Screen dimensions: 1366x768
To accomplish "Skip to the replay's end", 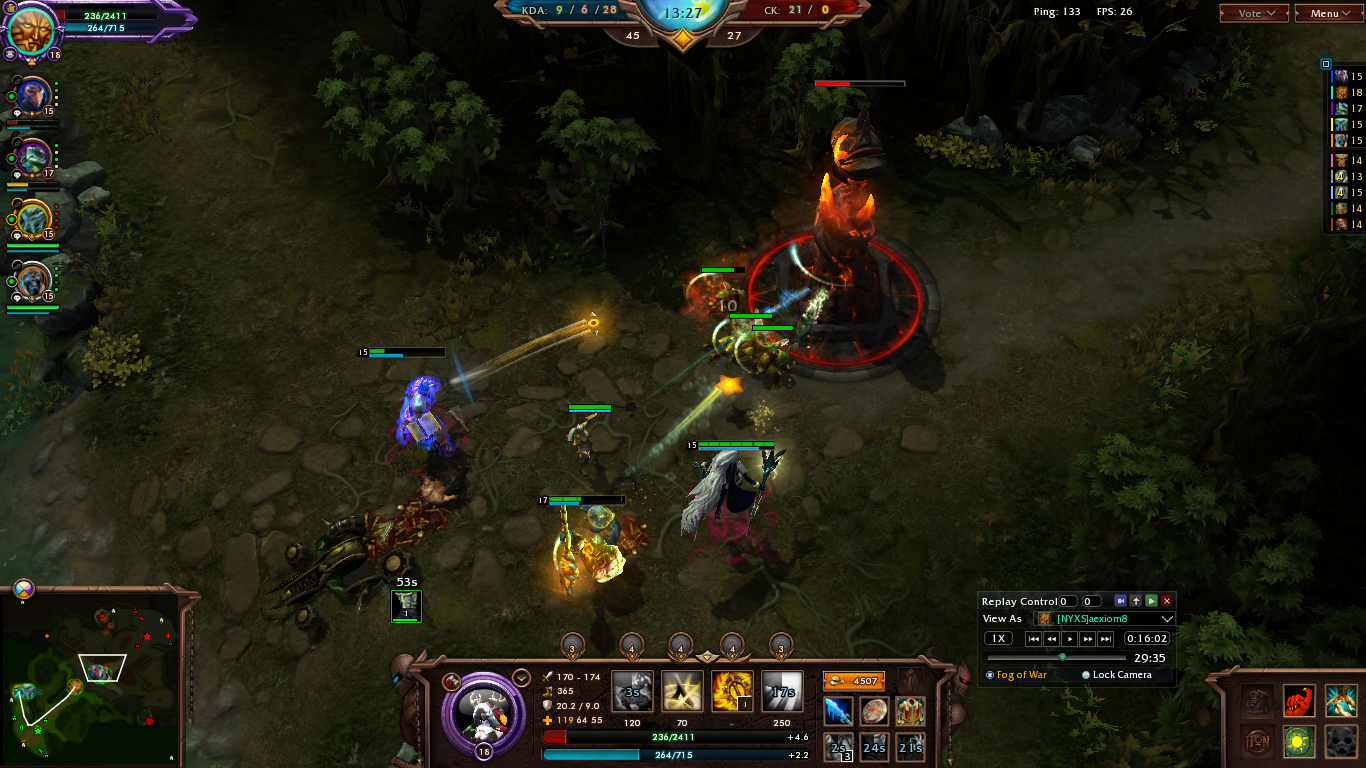I will point(1105,638).
